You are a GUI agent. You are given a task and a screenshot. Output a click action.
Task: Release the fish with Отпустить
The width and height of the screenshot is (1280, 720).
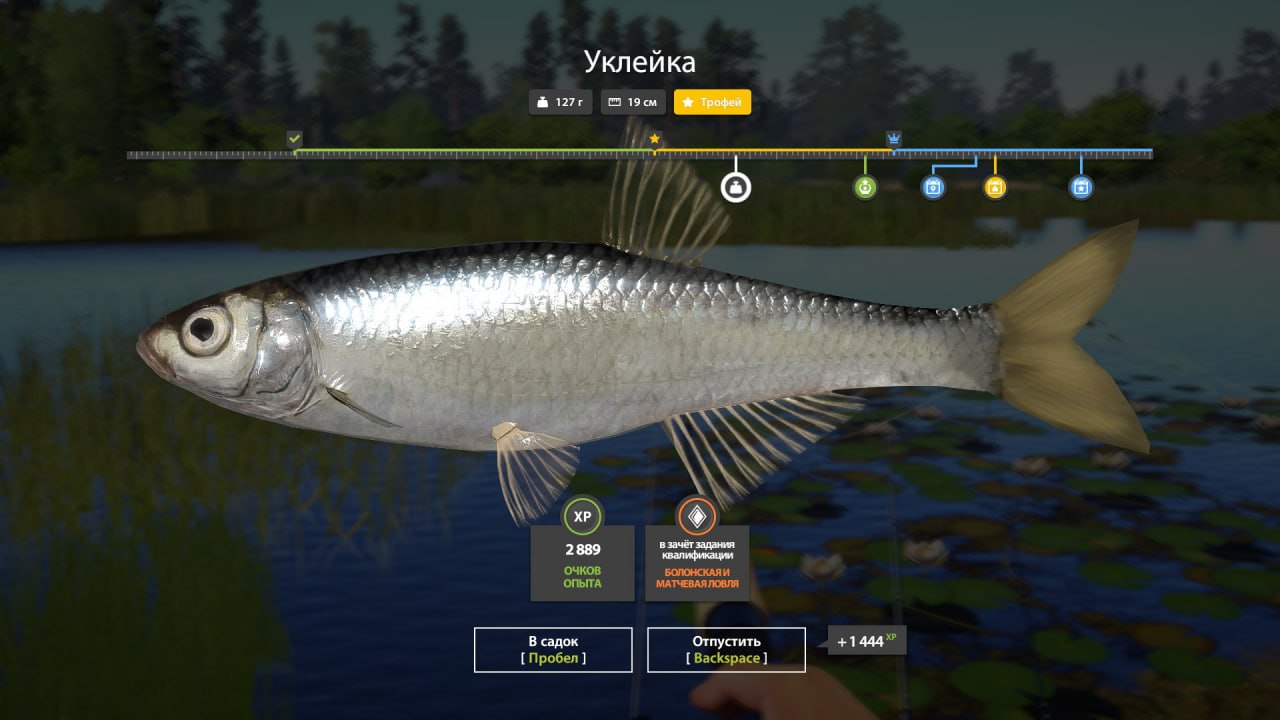point(726,649)
